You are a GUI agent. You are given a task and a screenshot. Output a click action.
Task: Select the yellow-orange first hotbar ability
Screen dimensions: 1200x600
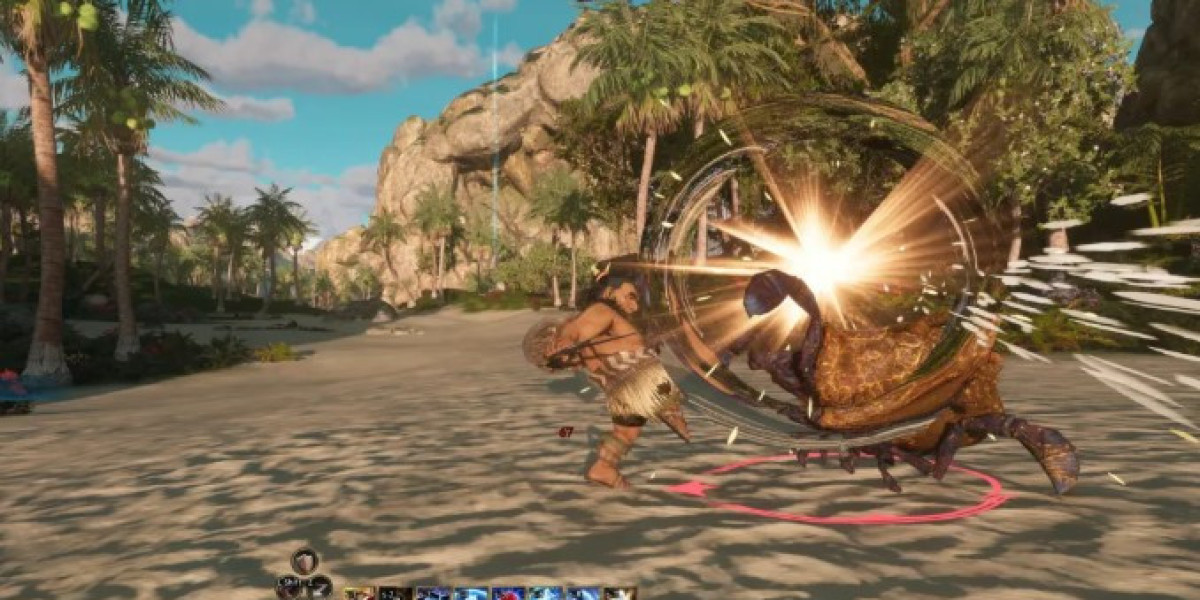[360, 593]
